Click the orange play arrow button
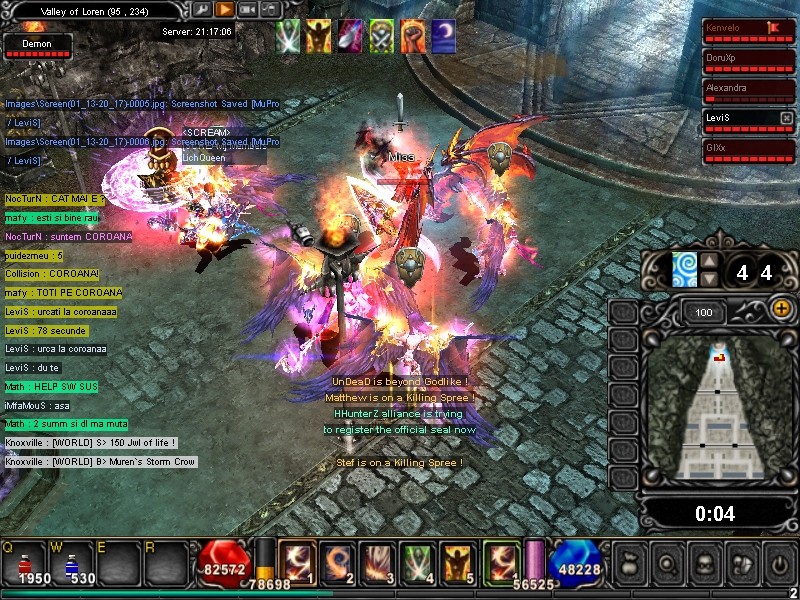 pos(225,9)
